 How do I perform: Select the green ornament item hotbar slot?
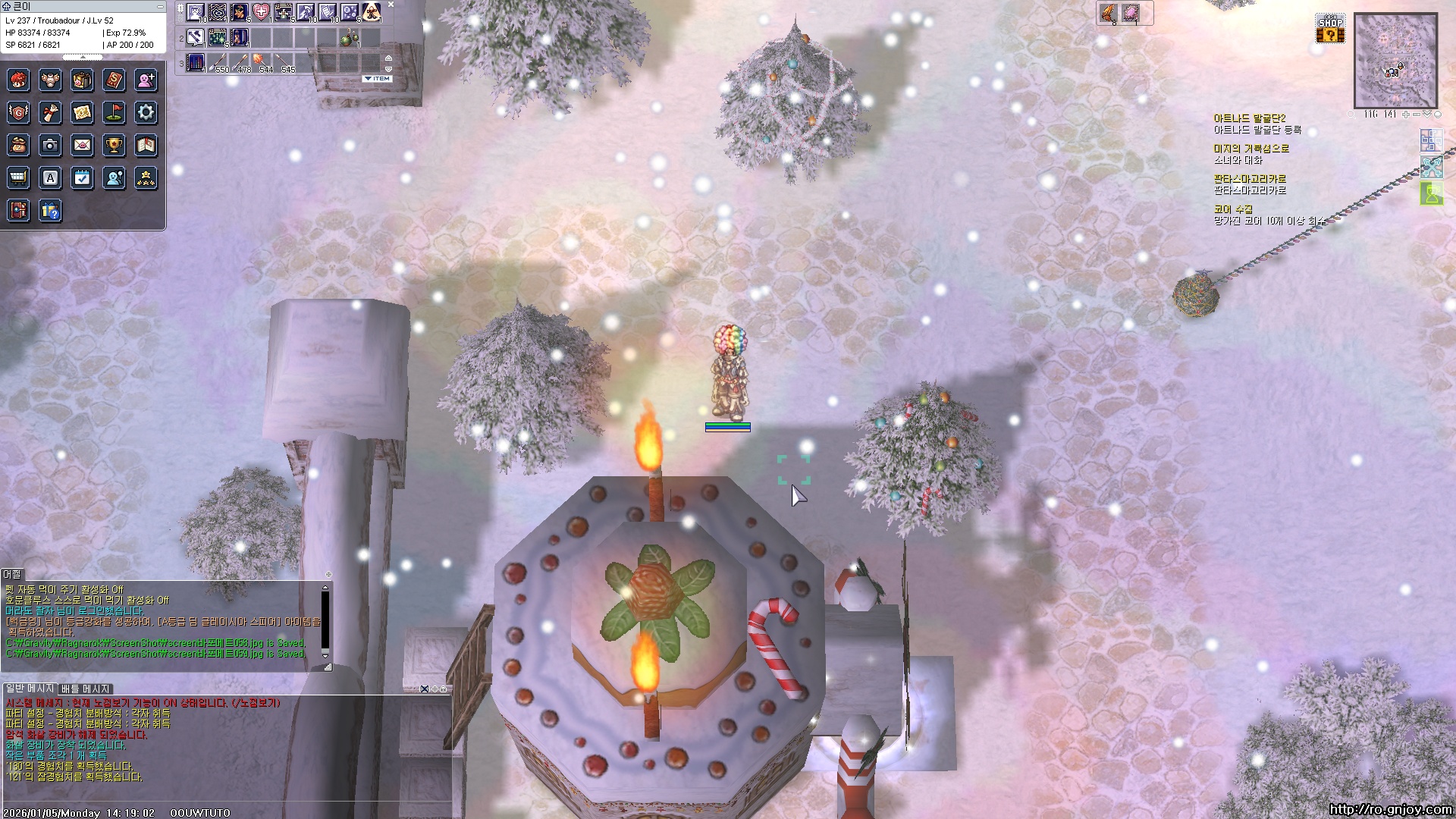349,37
